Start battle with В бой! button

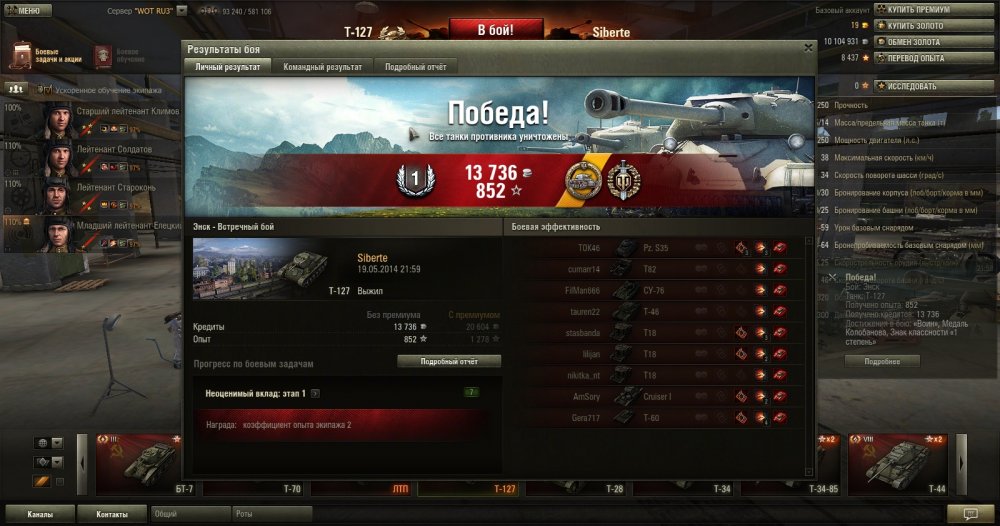[x=495, y=30]
